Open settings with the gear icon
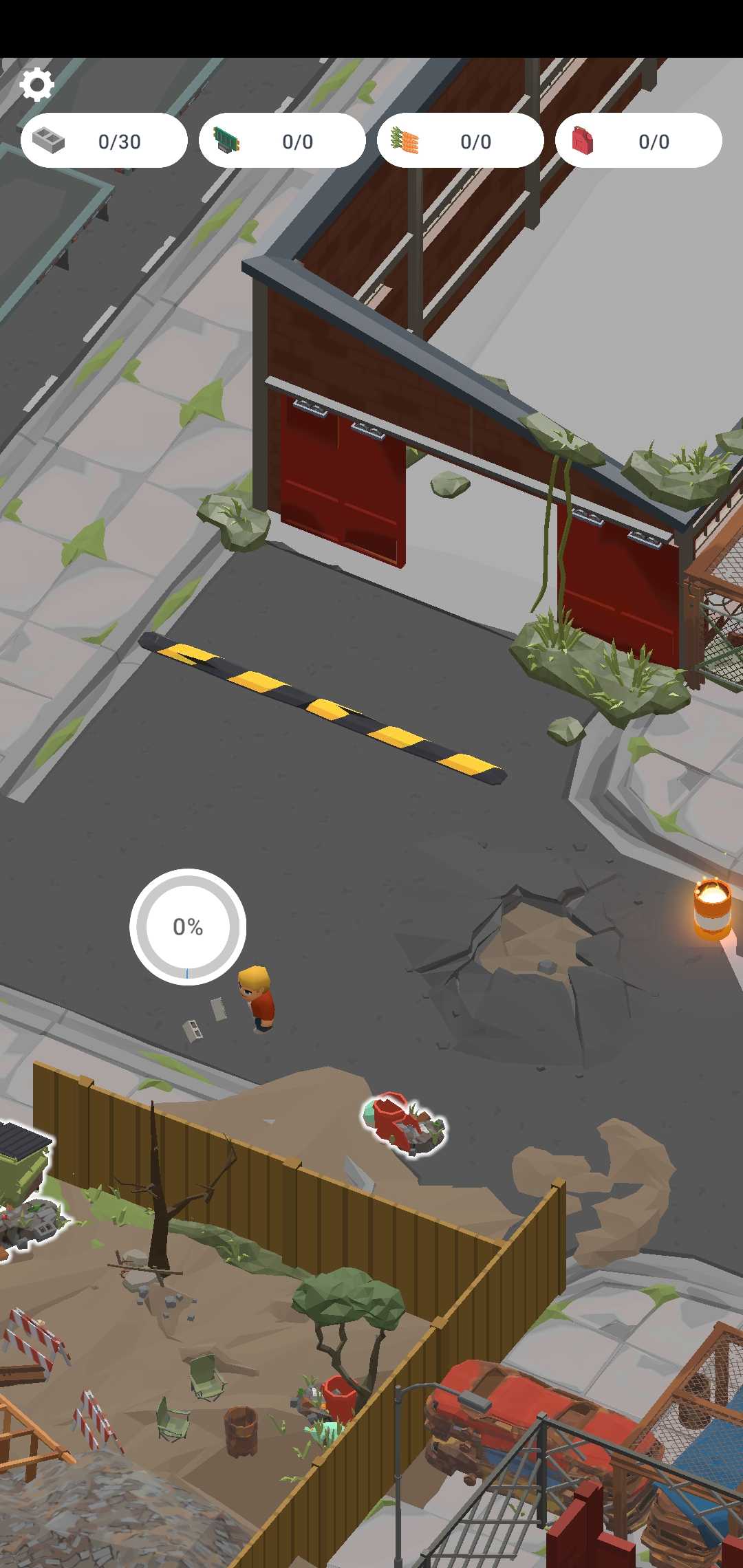 (x=36, y=85)
